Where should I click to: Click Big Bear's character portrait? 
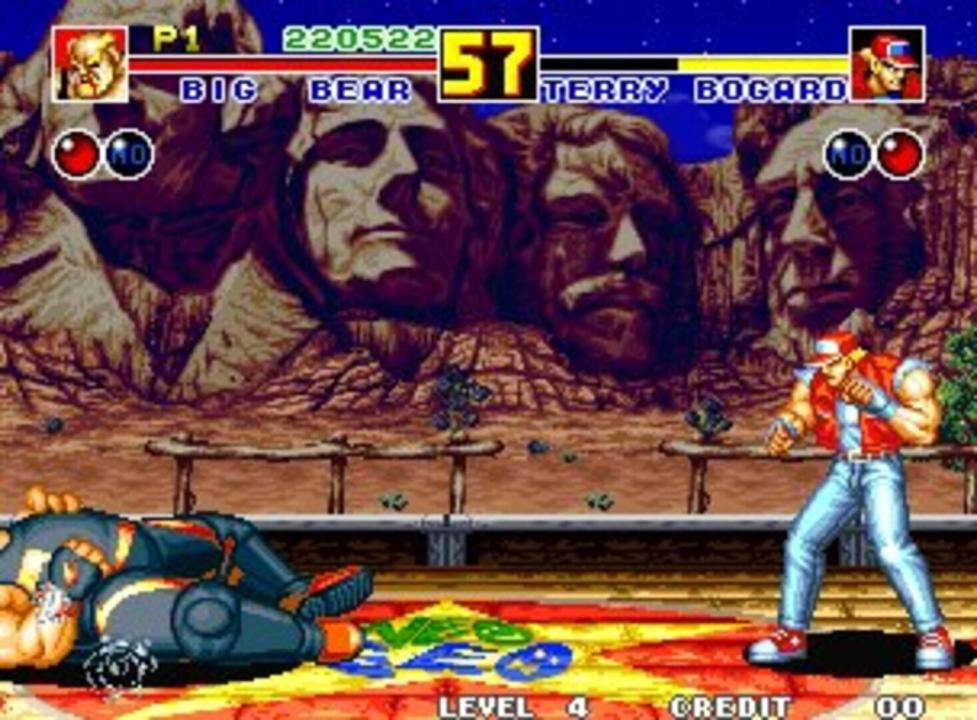pos(91,64)
